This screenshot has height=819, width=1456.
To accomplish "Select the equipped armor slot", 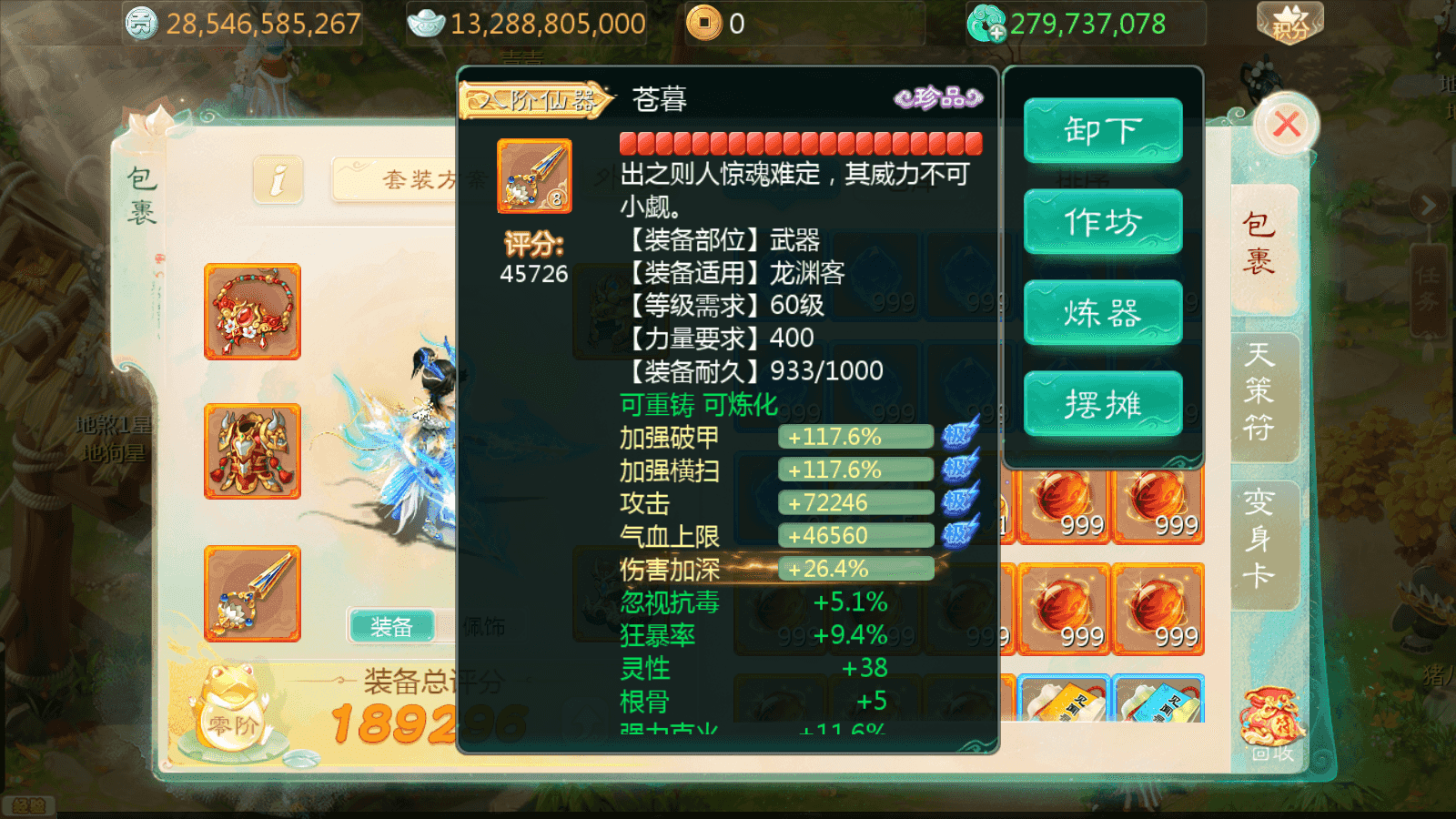I will (x=251, y=451).
